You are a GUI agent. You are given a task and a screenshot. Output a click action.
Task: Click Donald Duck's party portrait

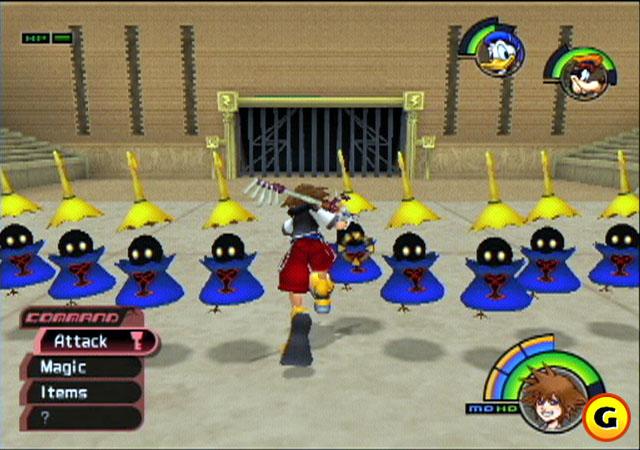(494, 53)
